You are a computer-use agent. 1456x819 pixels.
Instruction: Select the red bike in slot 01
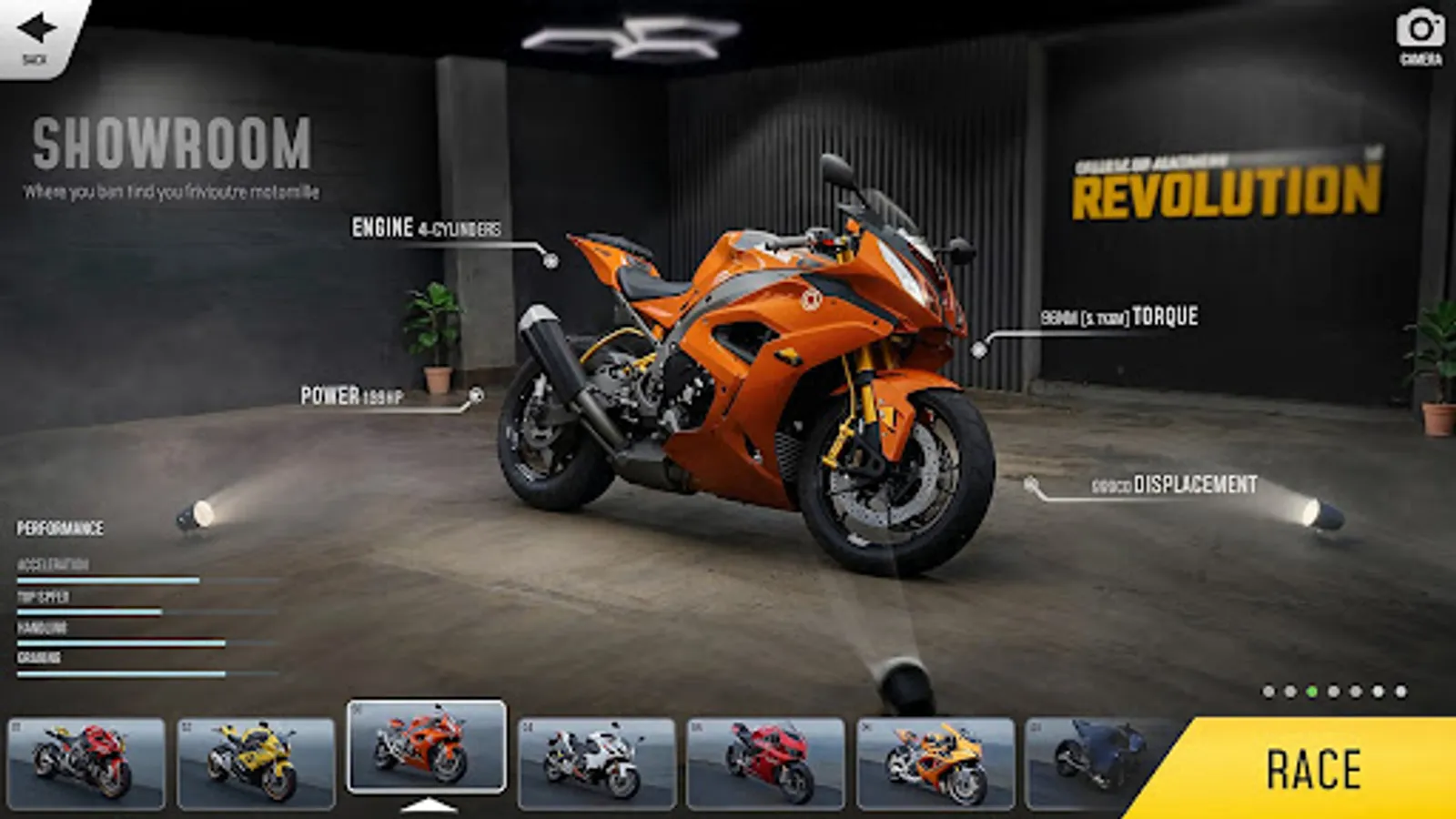point(85,764)
